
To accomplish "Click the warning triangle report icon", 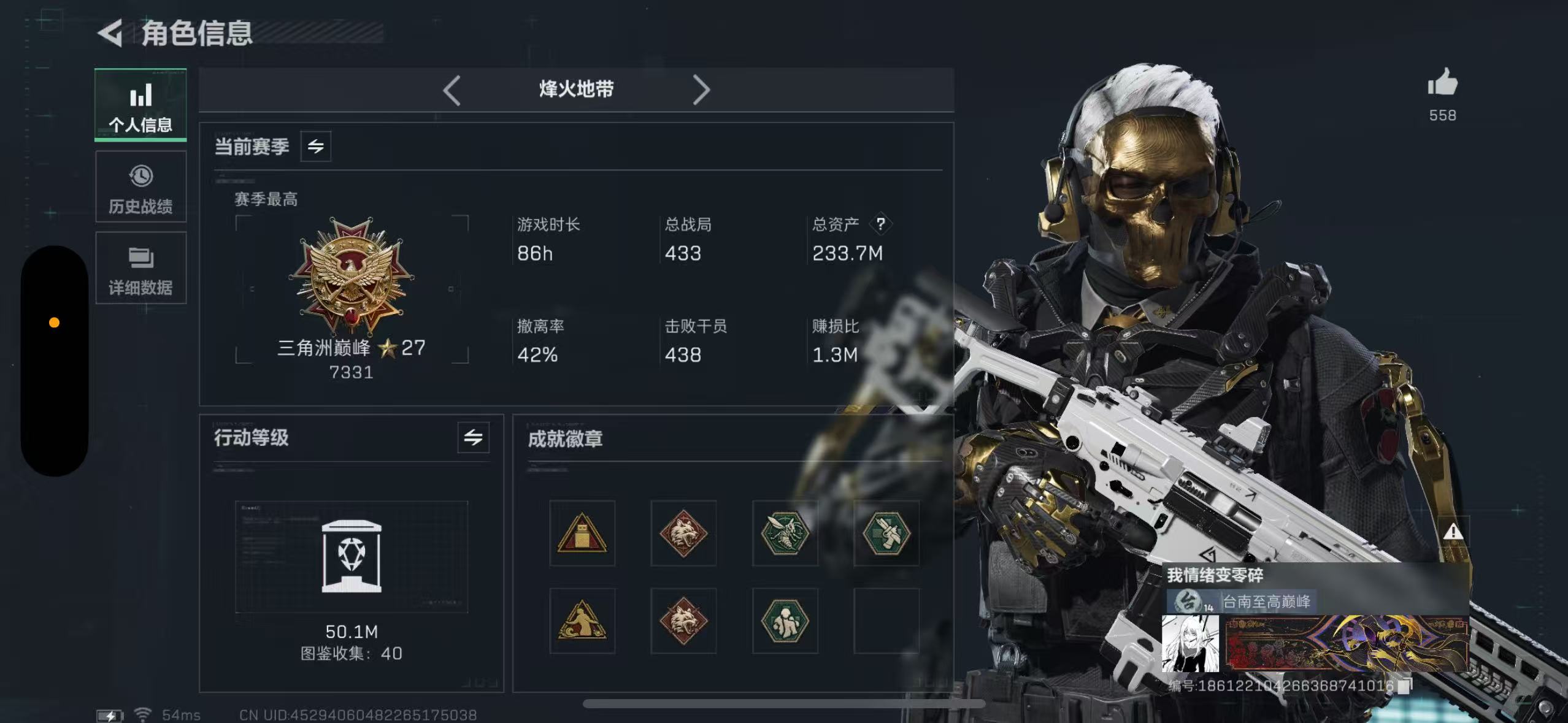I will [x=1453, y=532].
